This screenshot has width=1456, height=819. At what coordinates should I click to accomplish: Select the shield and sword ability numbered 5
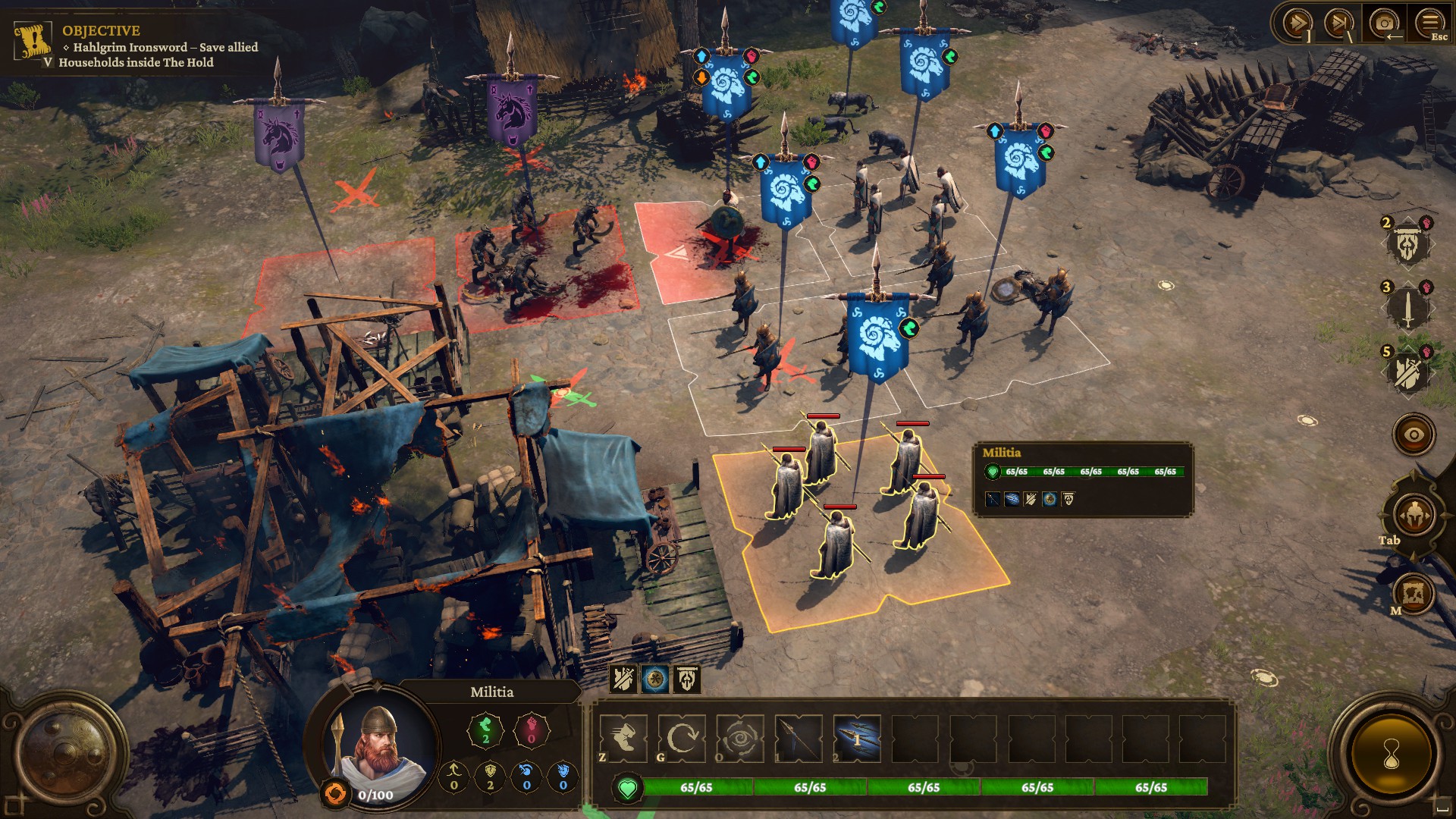click(1407, 372)
